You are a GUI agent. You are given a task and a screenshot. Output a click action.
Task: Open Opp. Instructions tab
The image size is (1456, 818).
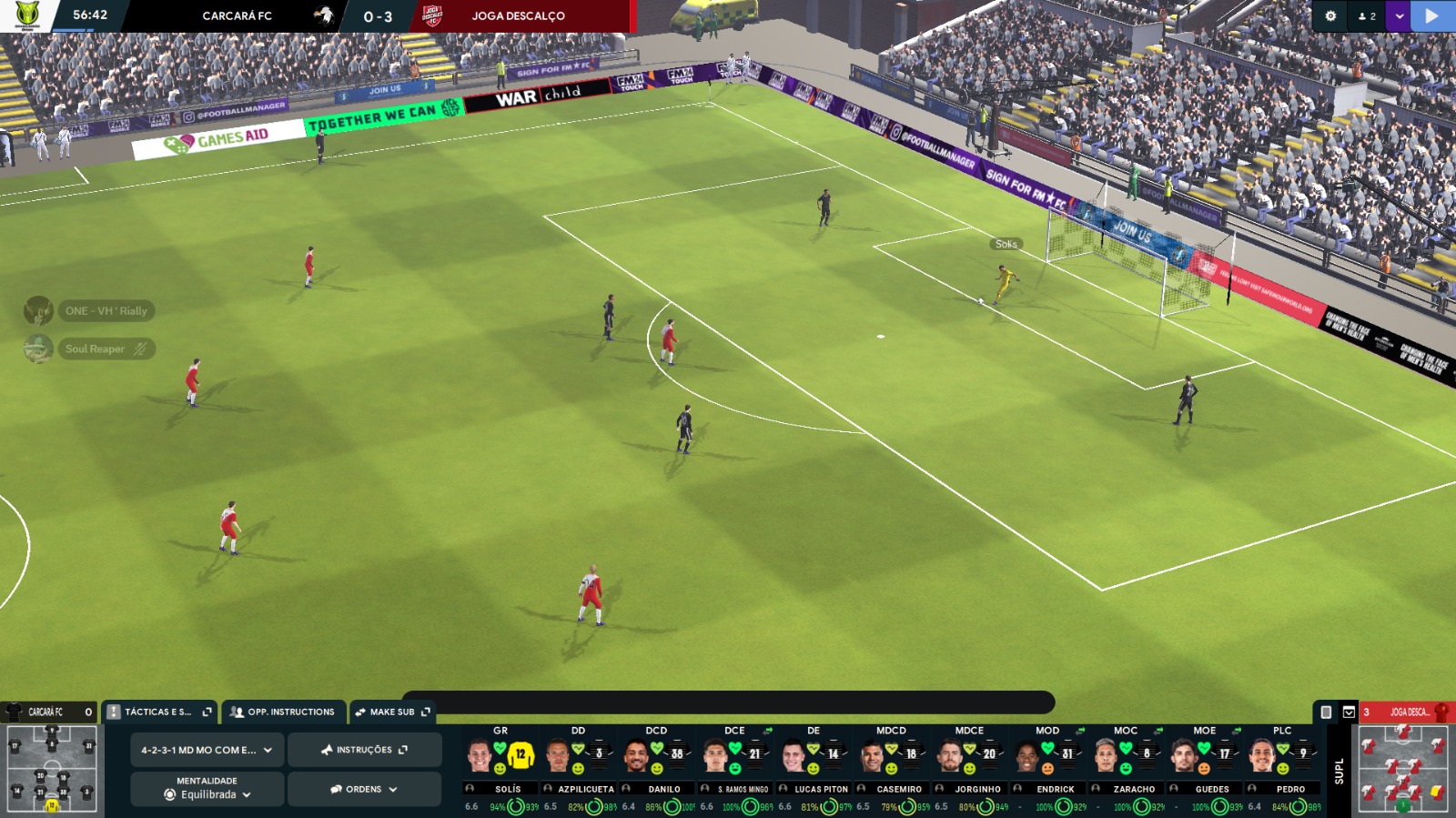click(283, 712)
